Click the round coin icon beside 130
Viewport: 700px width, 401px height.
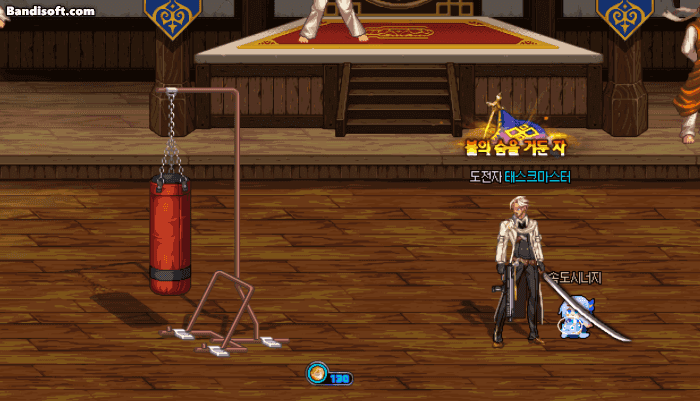(317, 375)
